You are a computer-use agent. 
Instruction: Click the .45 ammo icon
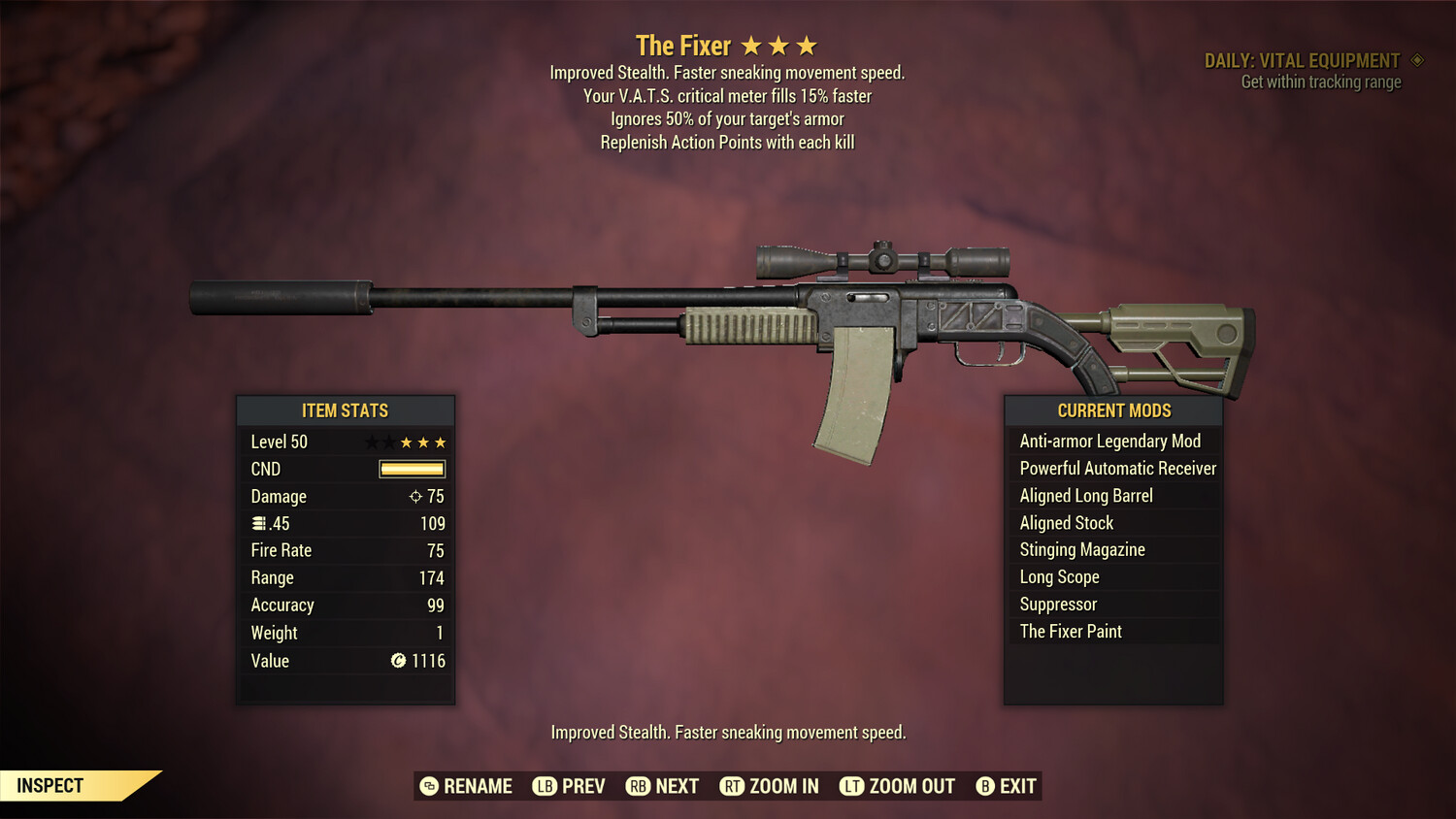coord(258,523)
